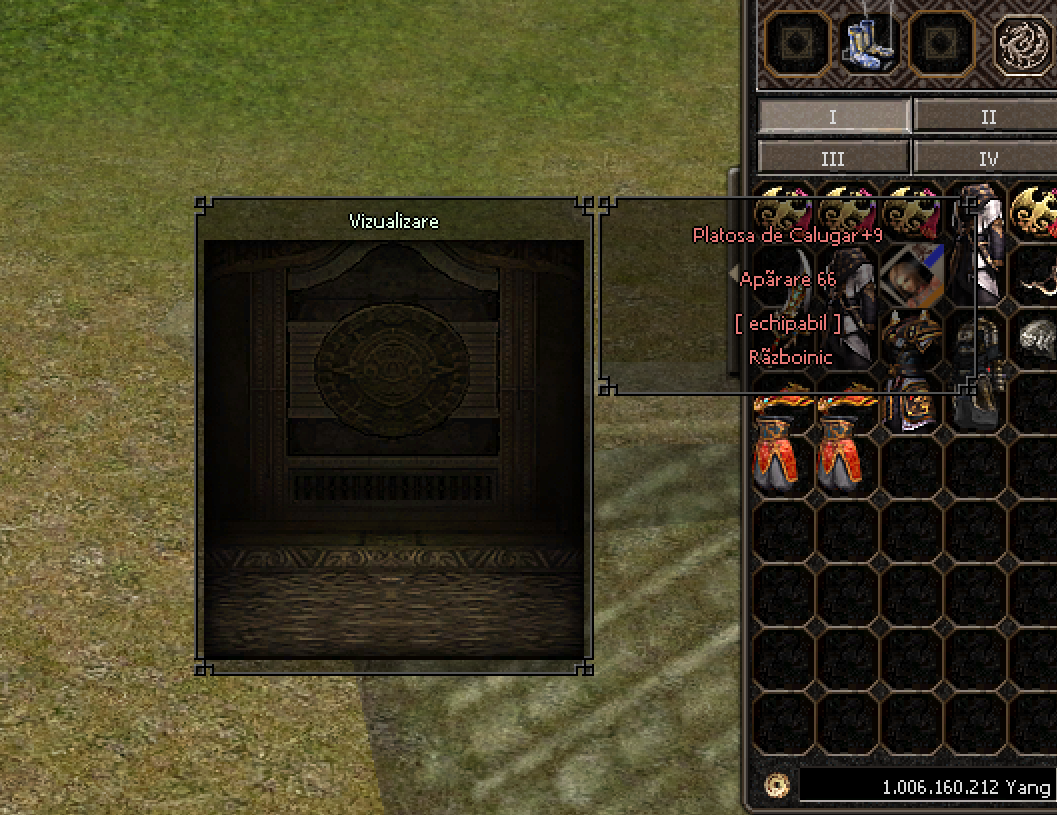Click the Vizualizare preview window title

(393, 221)
